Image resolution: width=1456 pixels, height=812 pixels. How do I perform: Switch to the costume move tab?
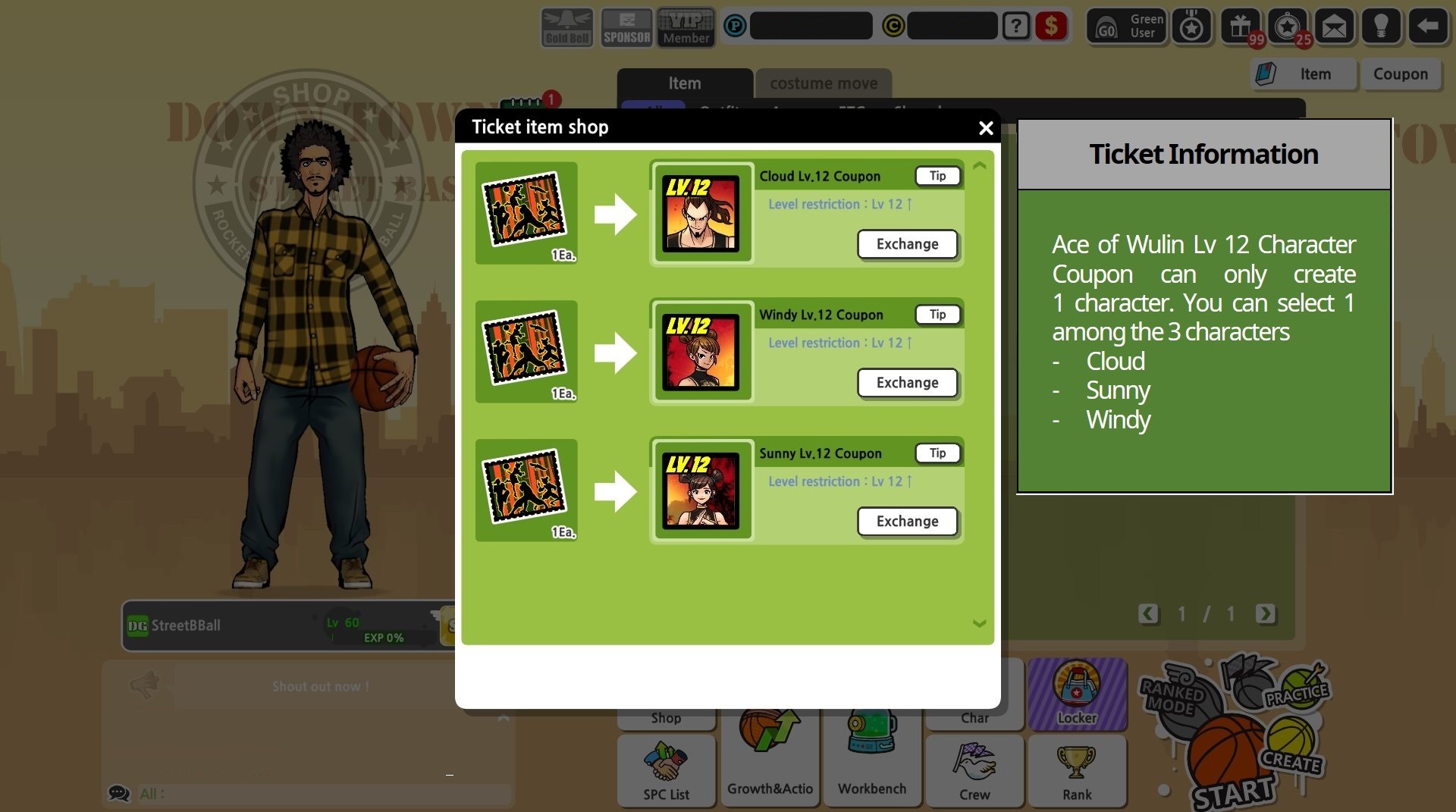[x=823, y=83]
